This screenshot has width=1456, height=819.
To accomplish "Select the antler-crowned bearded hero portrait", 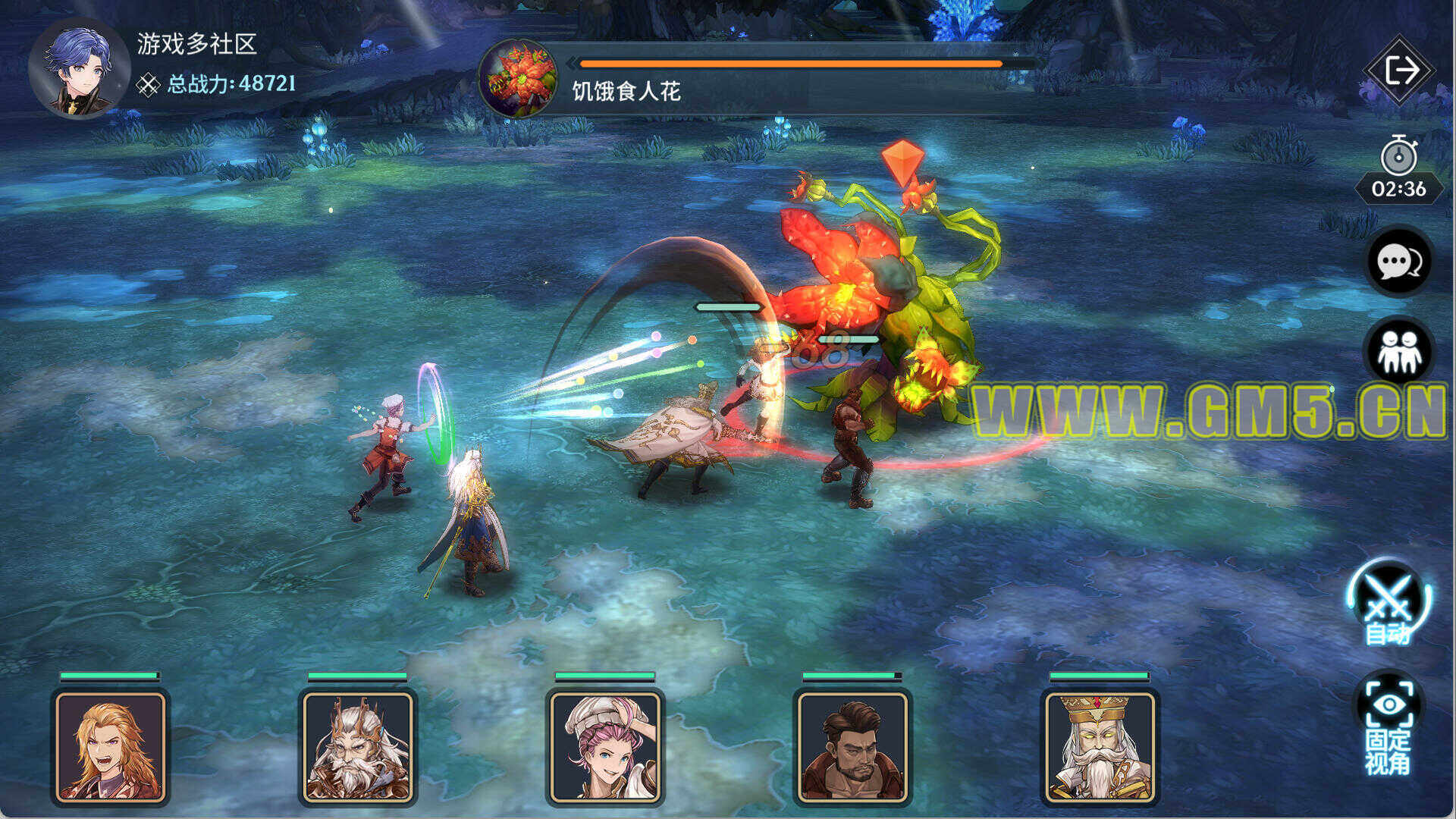I will pos(358,747).
